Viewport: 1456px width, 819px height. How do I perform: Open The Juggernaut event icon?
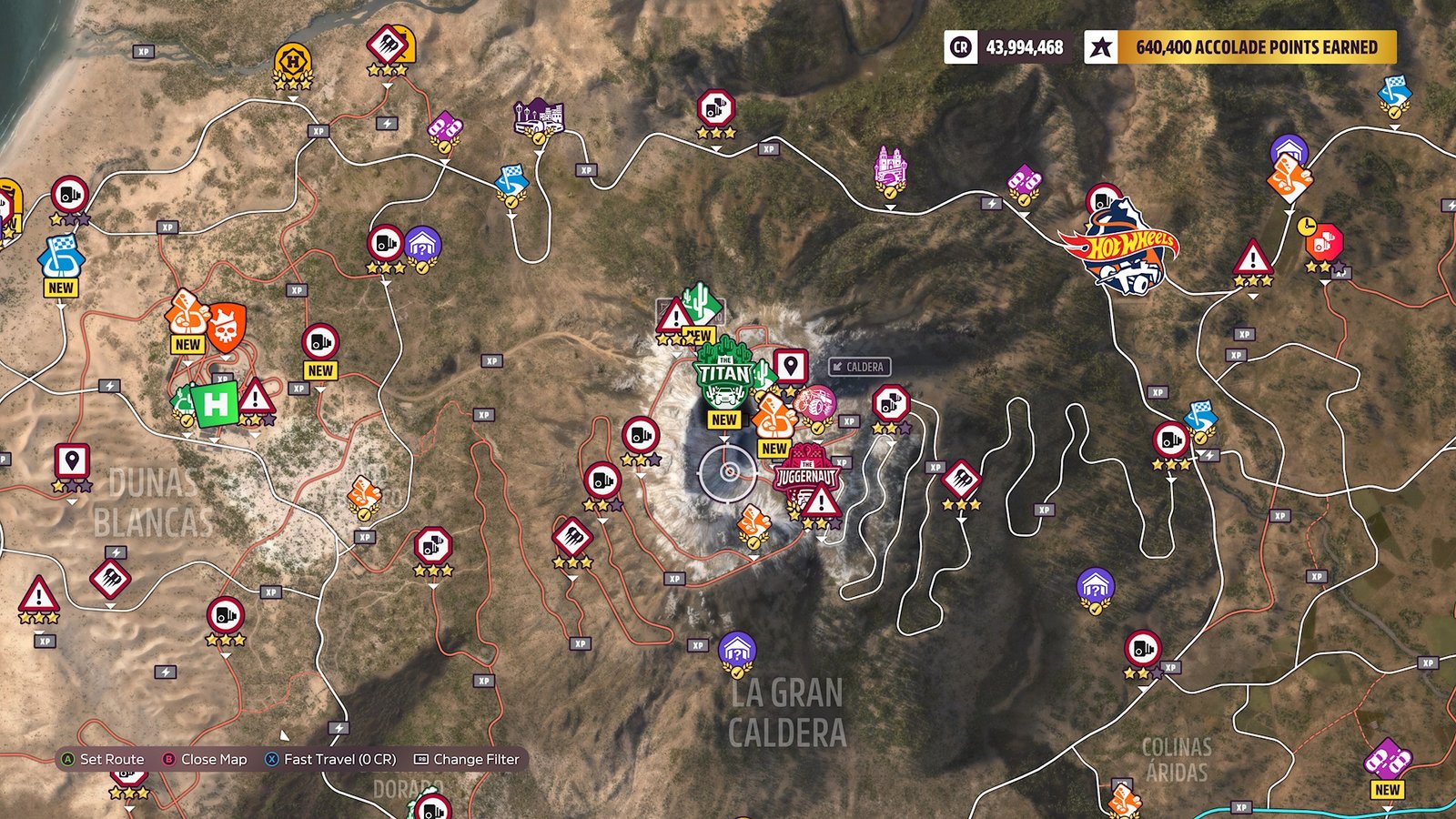(808, 473)
